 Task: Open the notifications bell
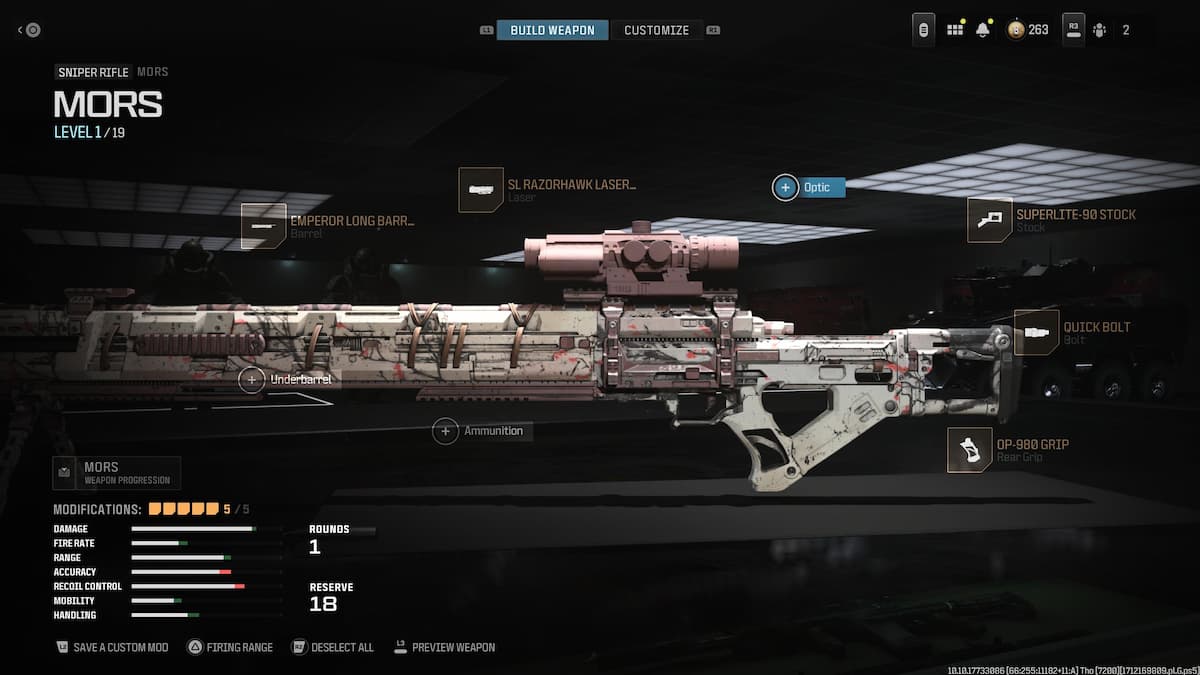[x=983, y=30]
